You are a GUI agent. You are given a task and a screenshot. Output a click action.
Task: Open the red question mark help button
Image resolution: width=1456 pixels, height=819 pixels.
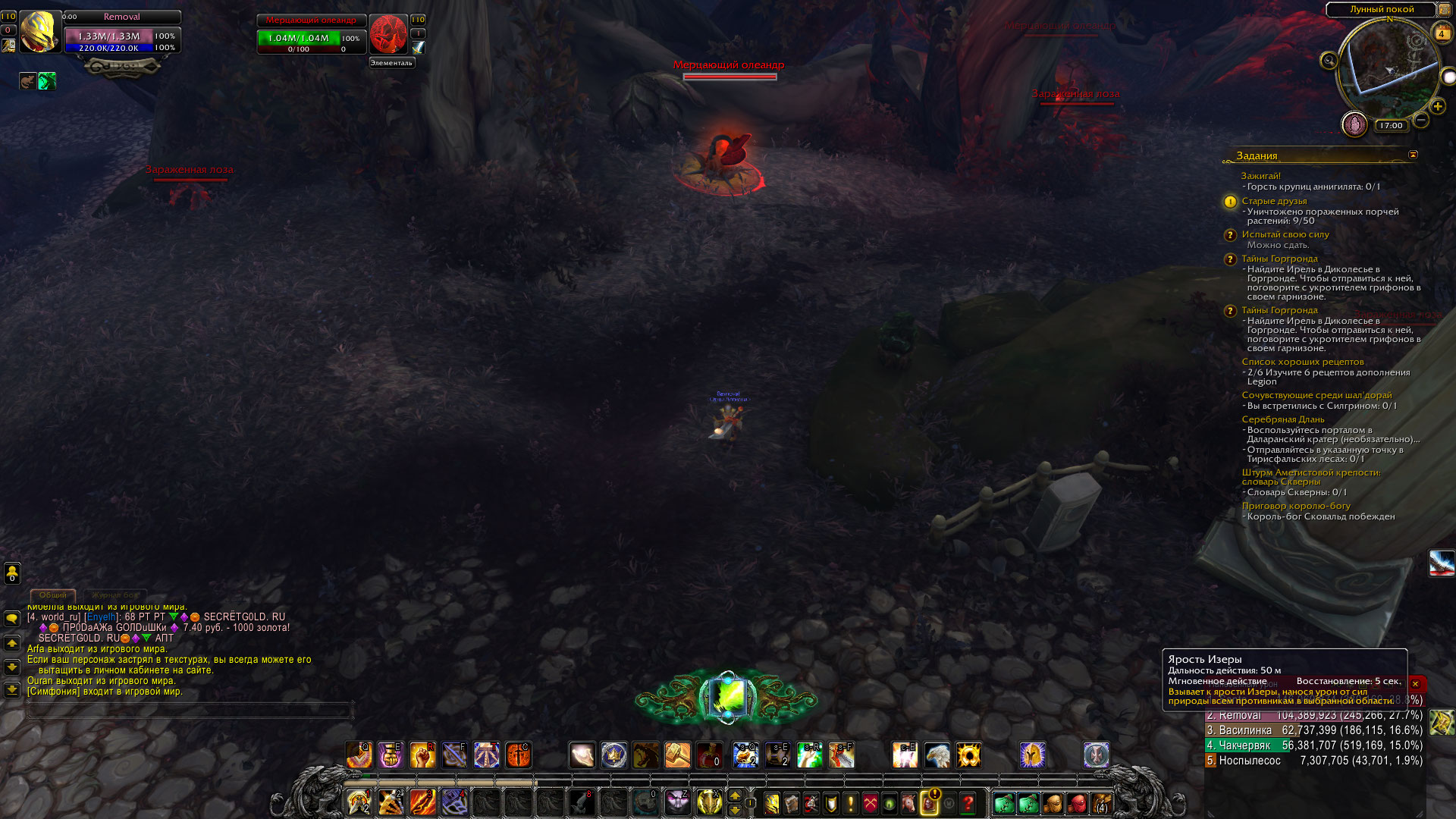968,802
